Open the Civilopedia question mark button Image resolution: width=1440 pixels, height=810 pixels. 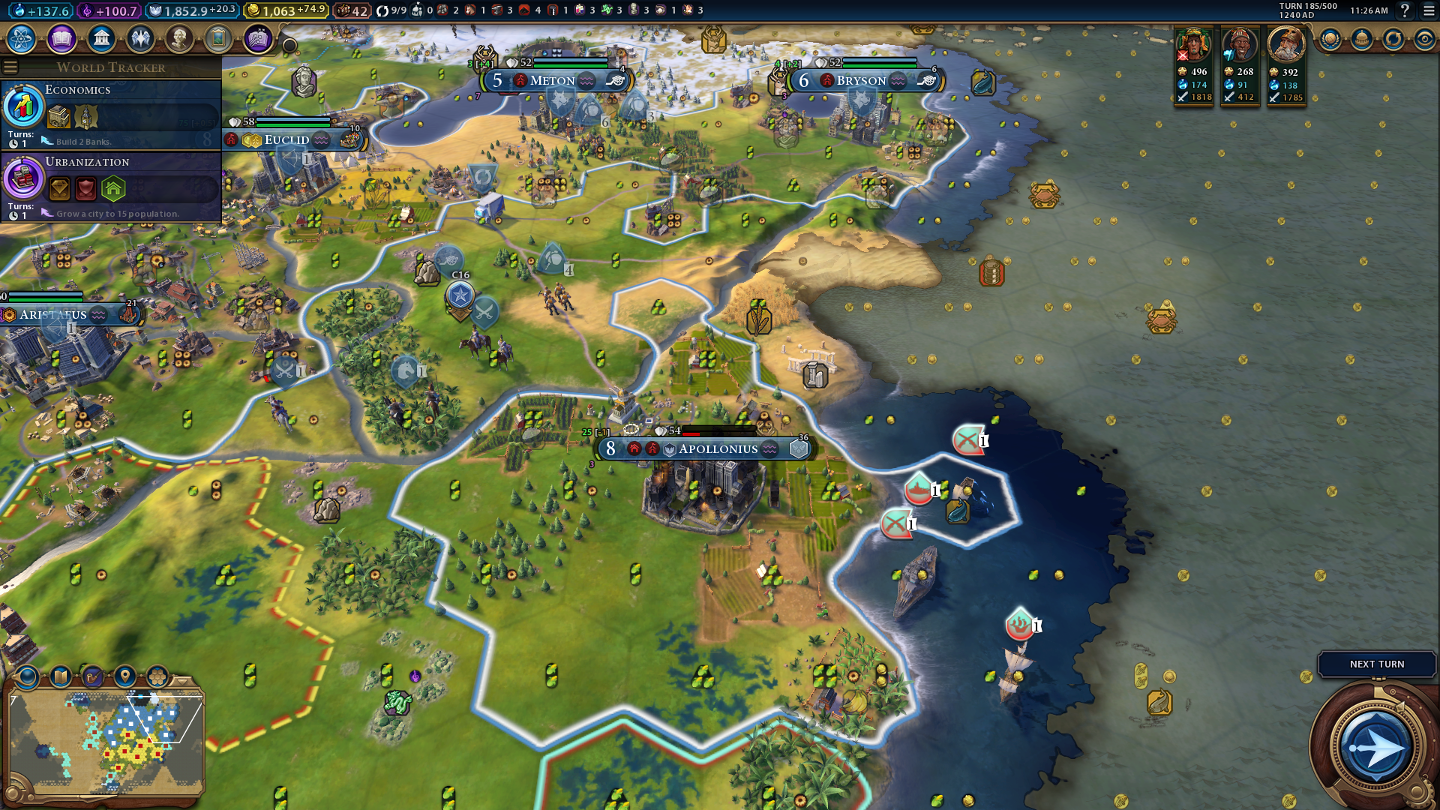1405,10
